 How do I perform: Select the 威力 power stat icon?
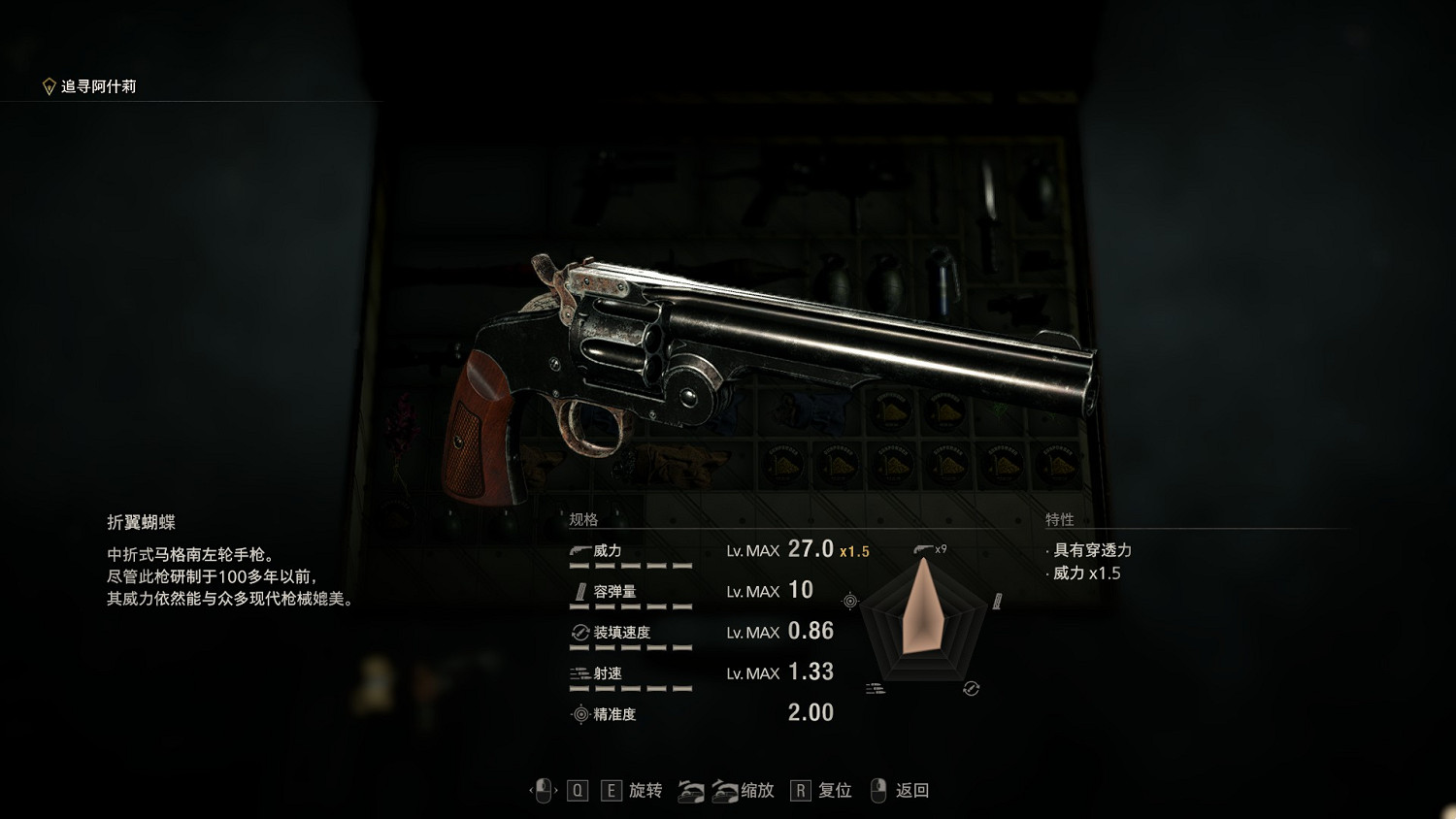point(579,550)
